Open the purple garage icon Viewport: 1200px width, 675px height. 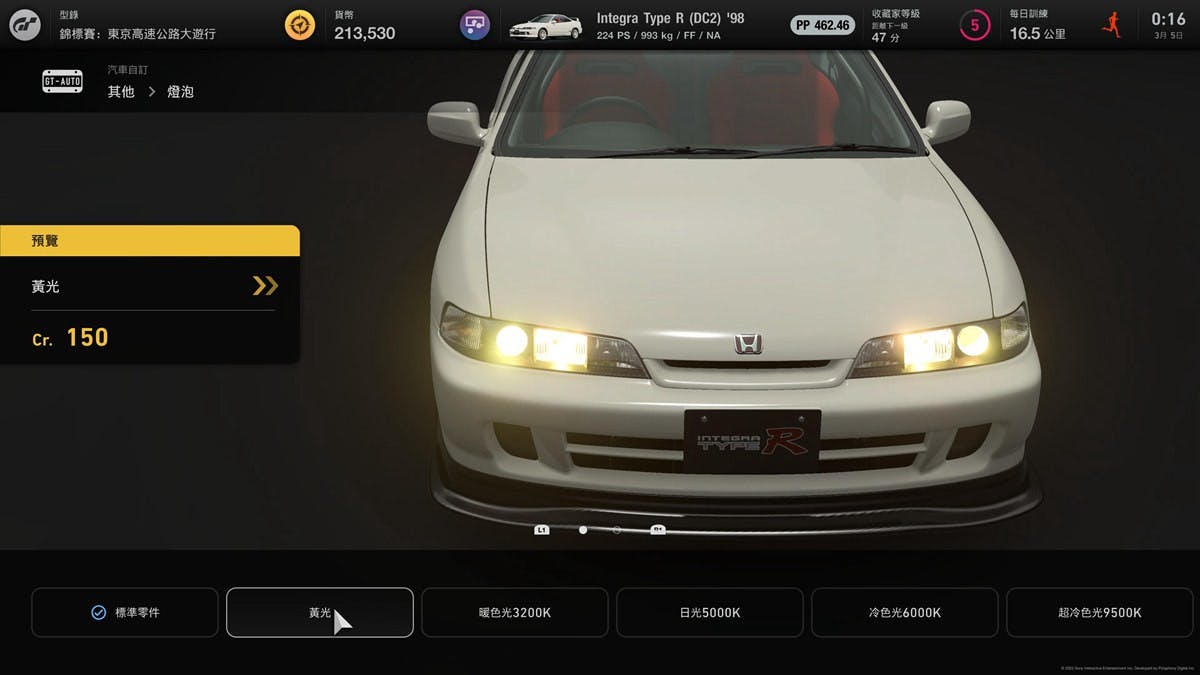pyautogui.click(x=474, y=25)
